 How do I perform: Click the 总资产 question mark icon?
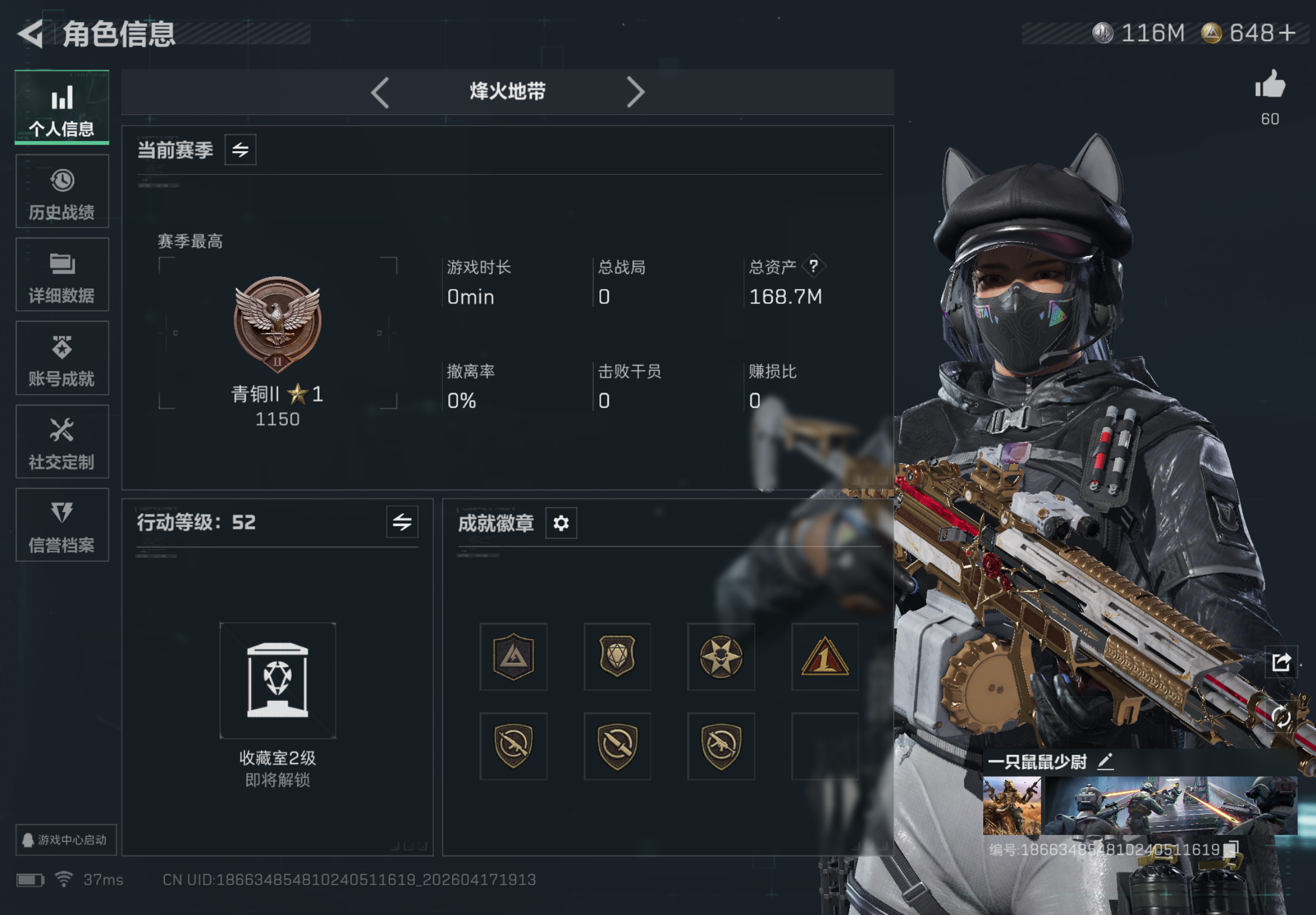click(814, 266)
